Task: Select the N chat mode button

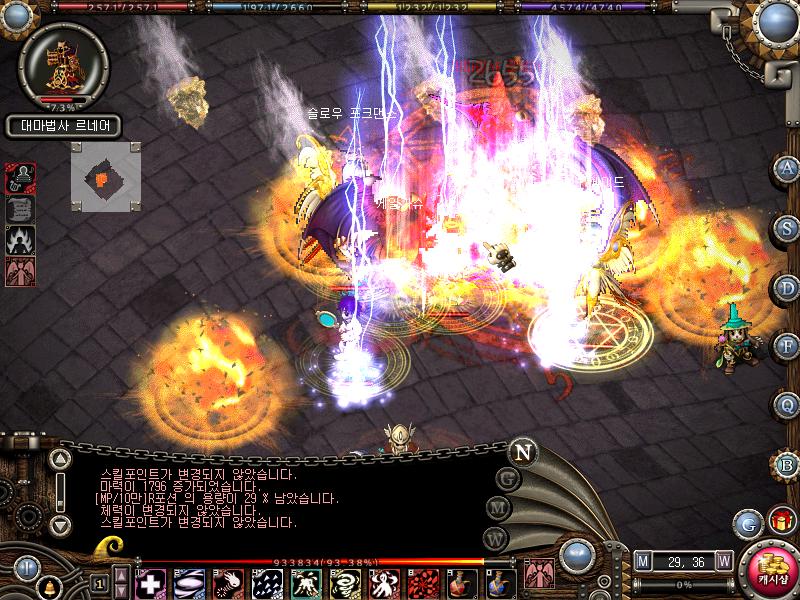Action: 521,452
